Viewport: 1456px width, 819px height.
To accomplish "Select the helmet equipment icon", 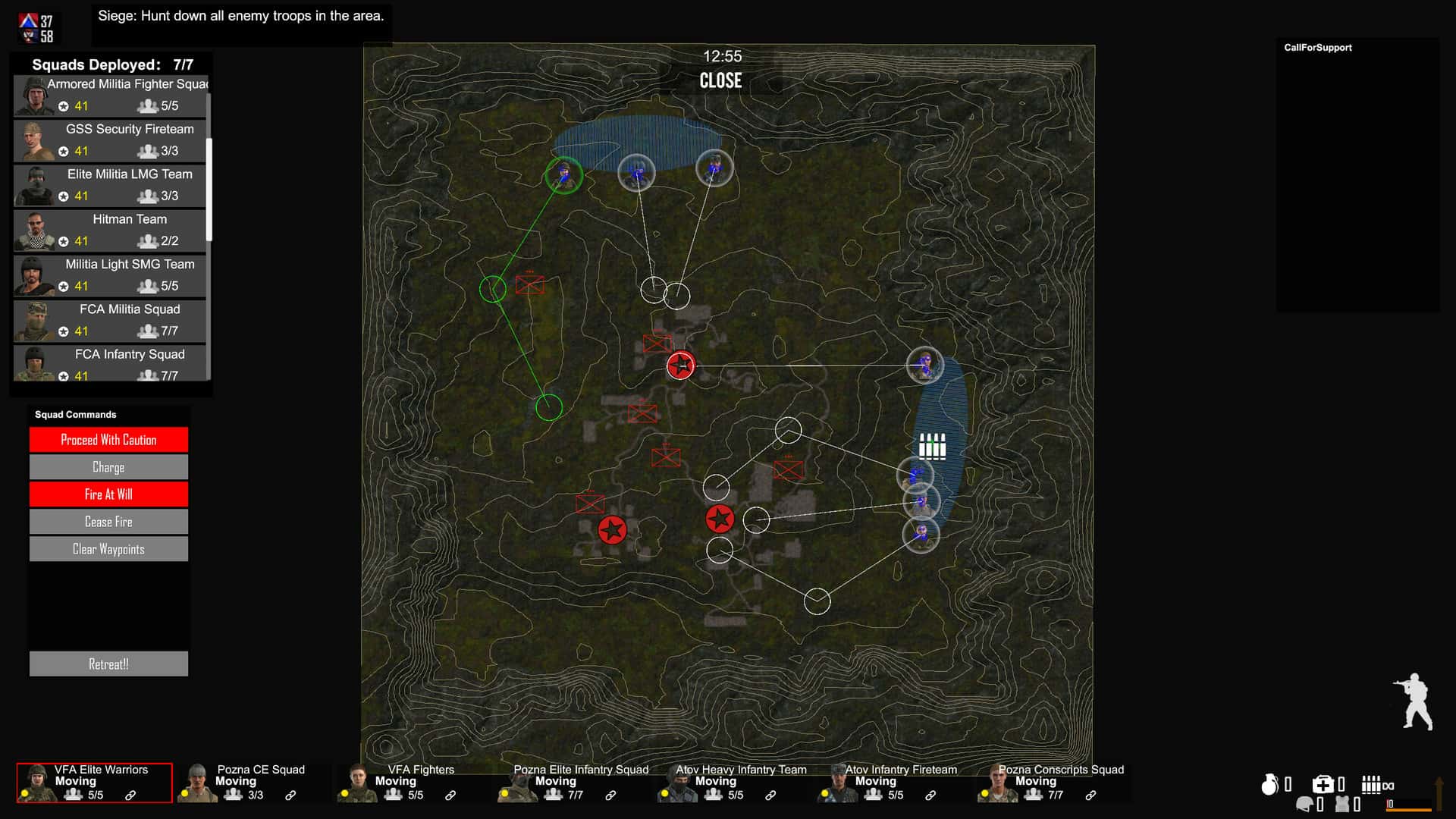I will pyautogui.click(x=1304, y=805).
